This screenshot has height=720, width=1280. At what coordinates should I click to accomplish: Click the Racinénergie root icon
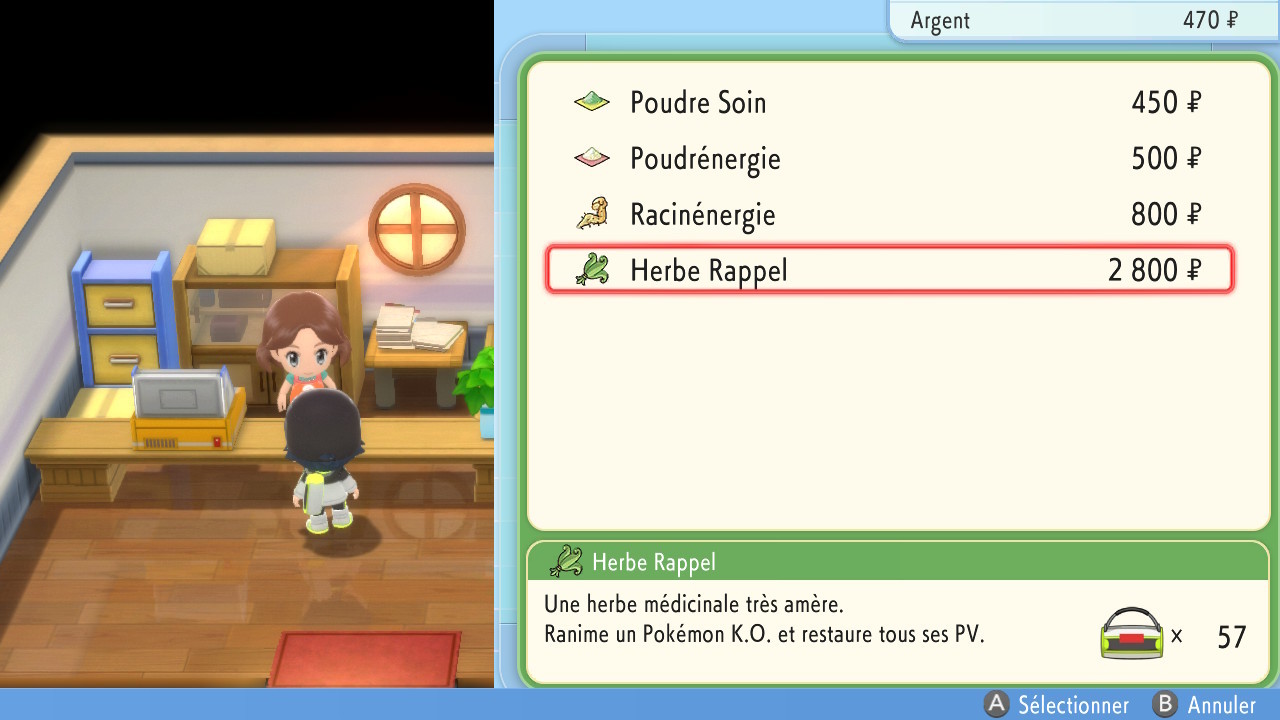[x=592, y=213]
